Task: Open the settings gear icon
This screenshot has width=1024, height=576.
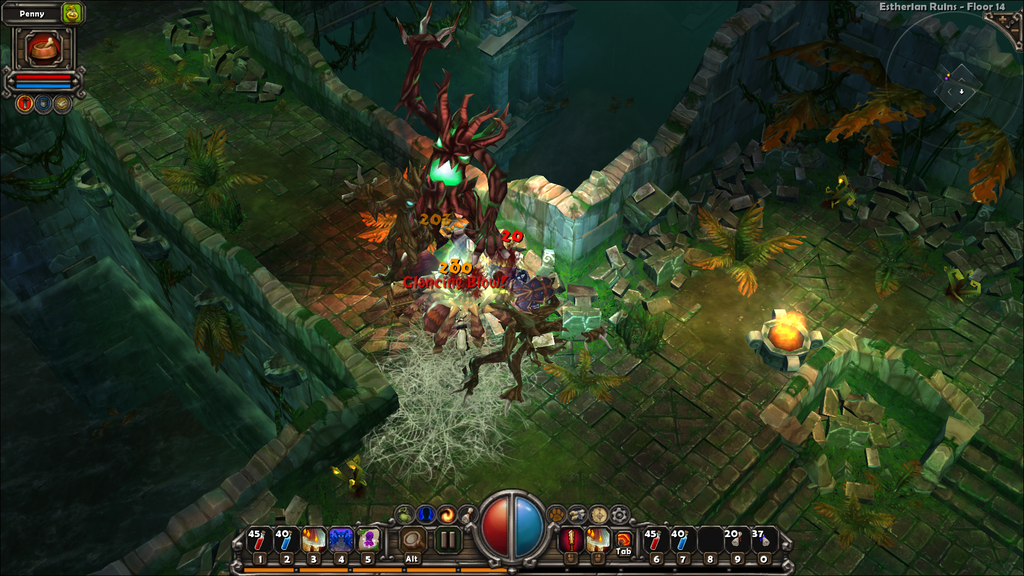Action: 620,514
